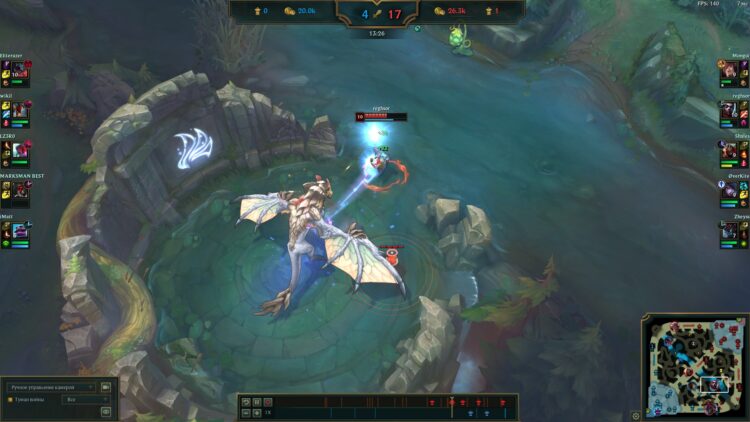Toggle the eye visibility button in camera panel
The width and height of the screenshot is (750, 422).
[x=106, y=409]
